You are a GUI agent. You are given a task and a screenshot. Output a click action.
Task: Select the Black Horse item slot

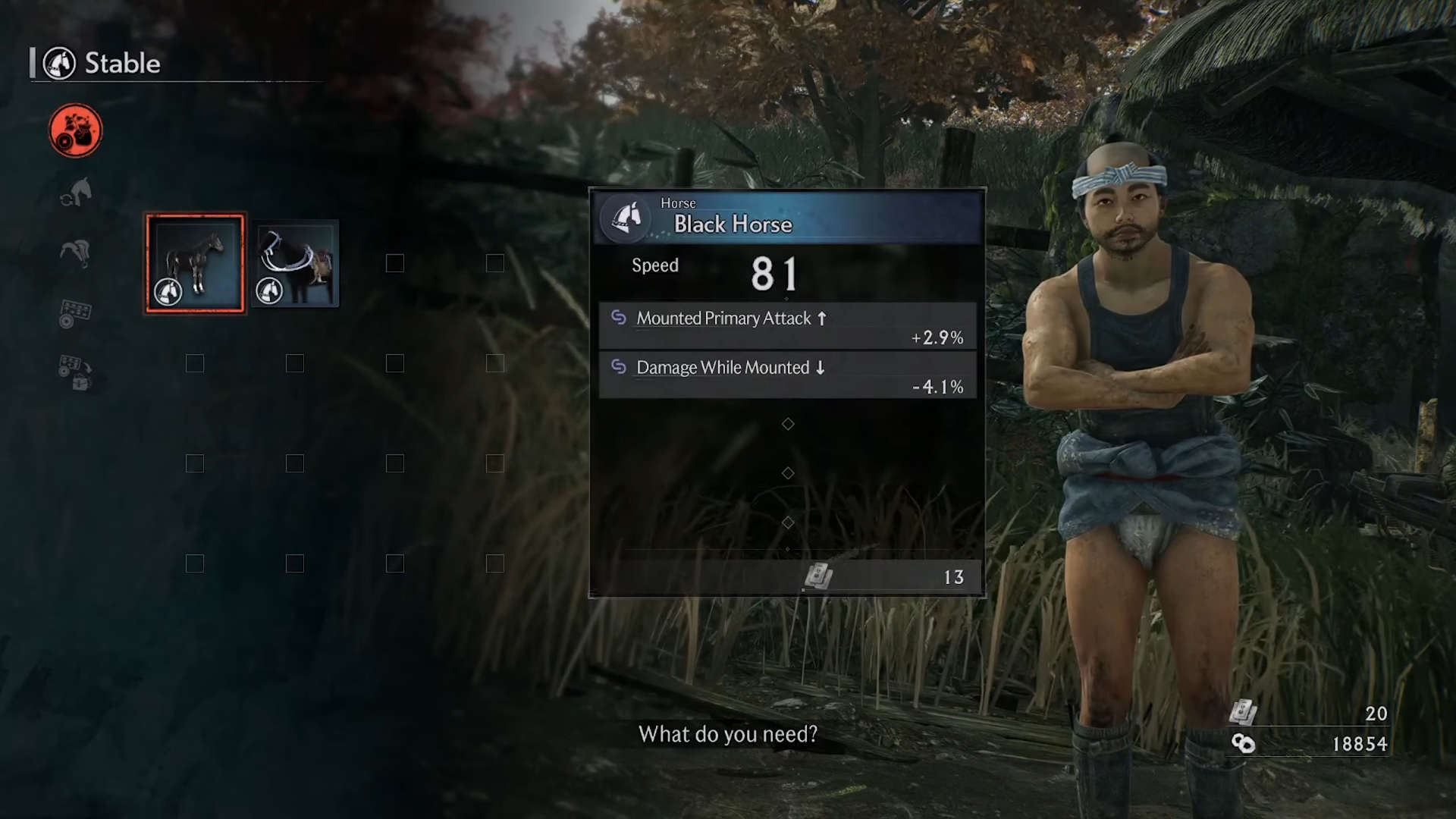click(195, 263)
